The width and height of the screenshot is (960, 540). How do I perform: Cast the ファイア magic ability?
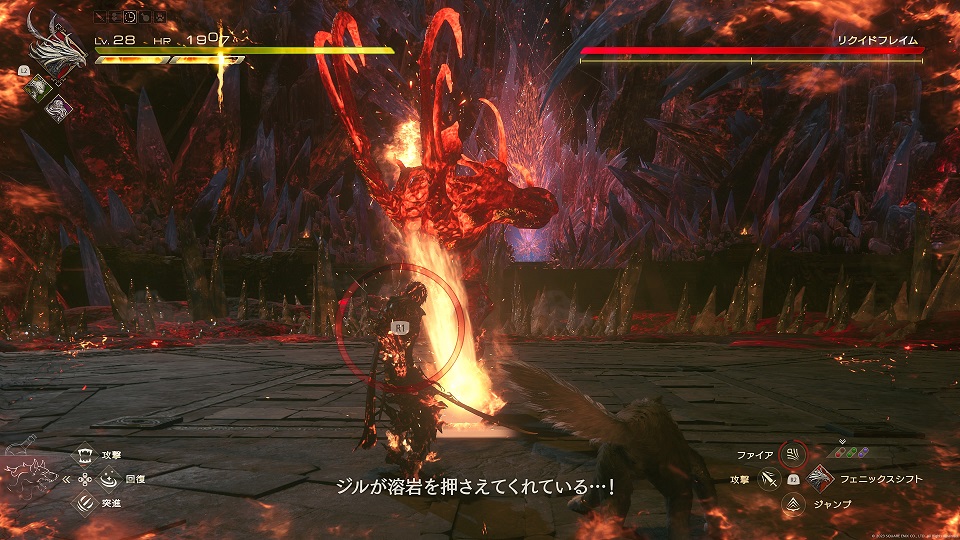[793, 455]
